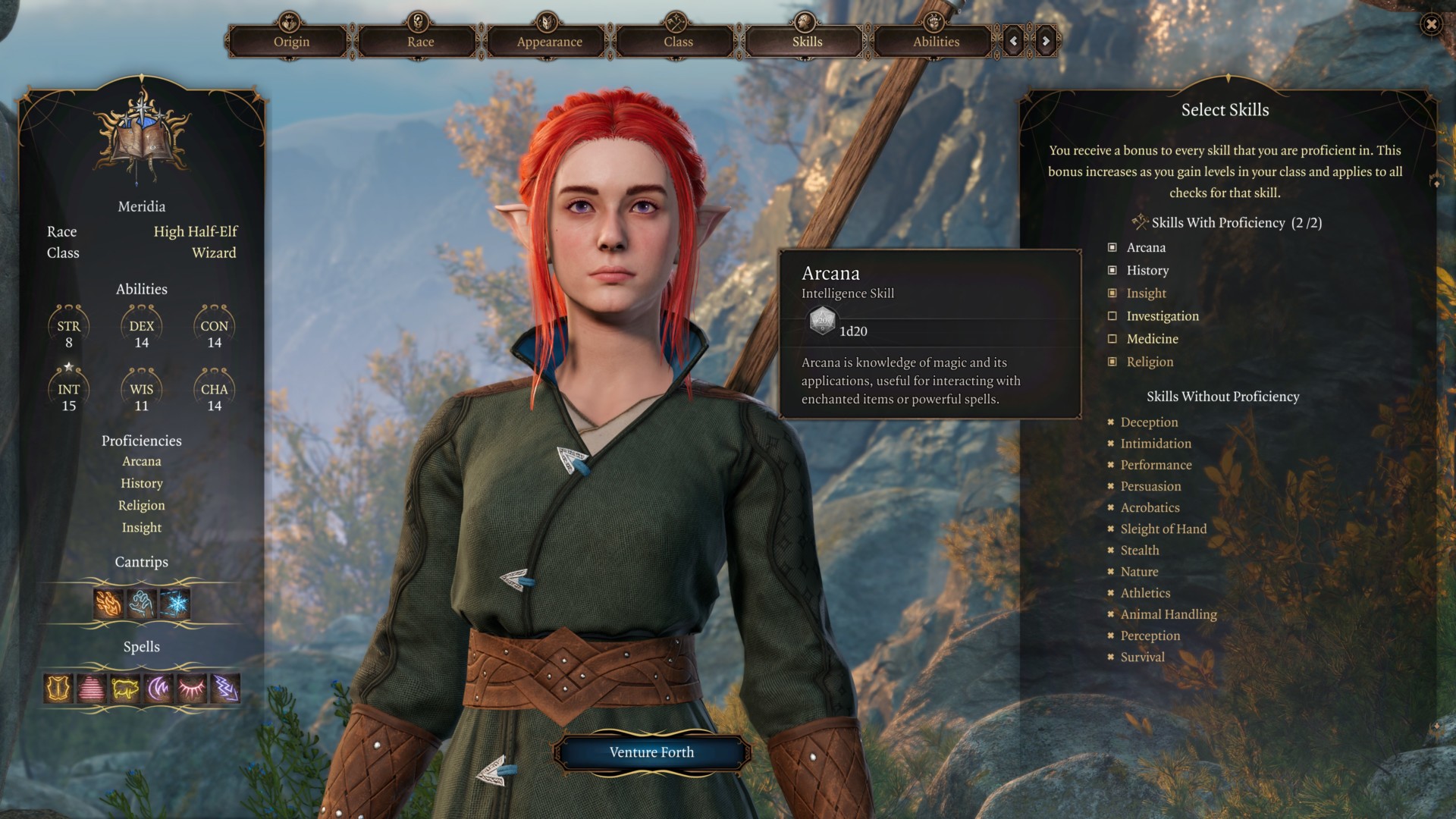Select the flame cantrip icon
This screenshot has height=819, width=1456.
[x=108, y=604]
